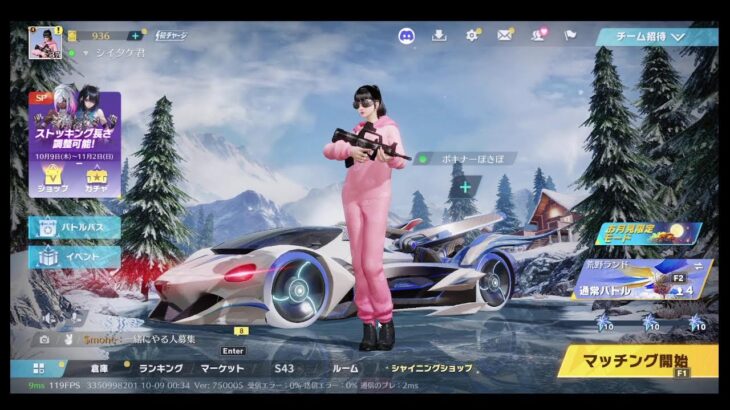730x410 pixels.
Task: Open the friends icon with heart badge
Action: tap(537, 36)
